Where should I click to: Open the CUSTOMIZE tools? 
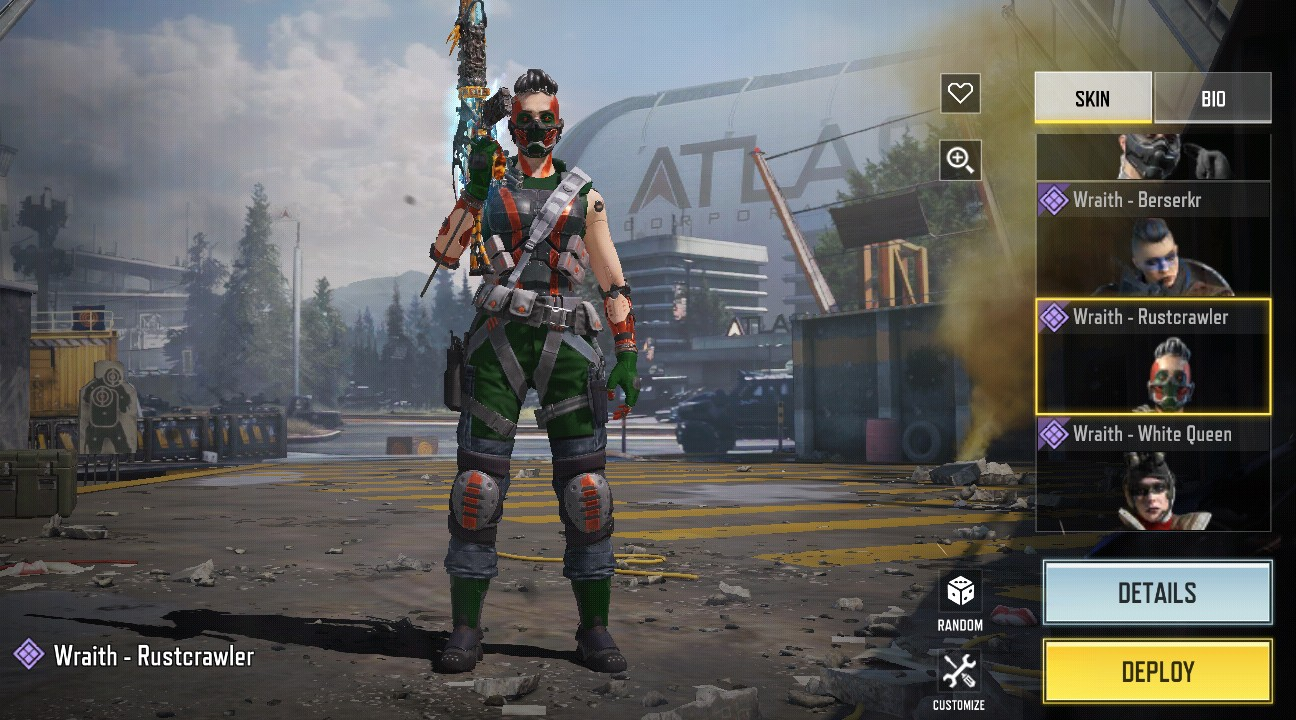pyautogui.click(x=960, y=678)
